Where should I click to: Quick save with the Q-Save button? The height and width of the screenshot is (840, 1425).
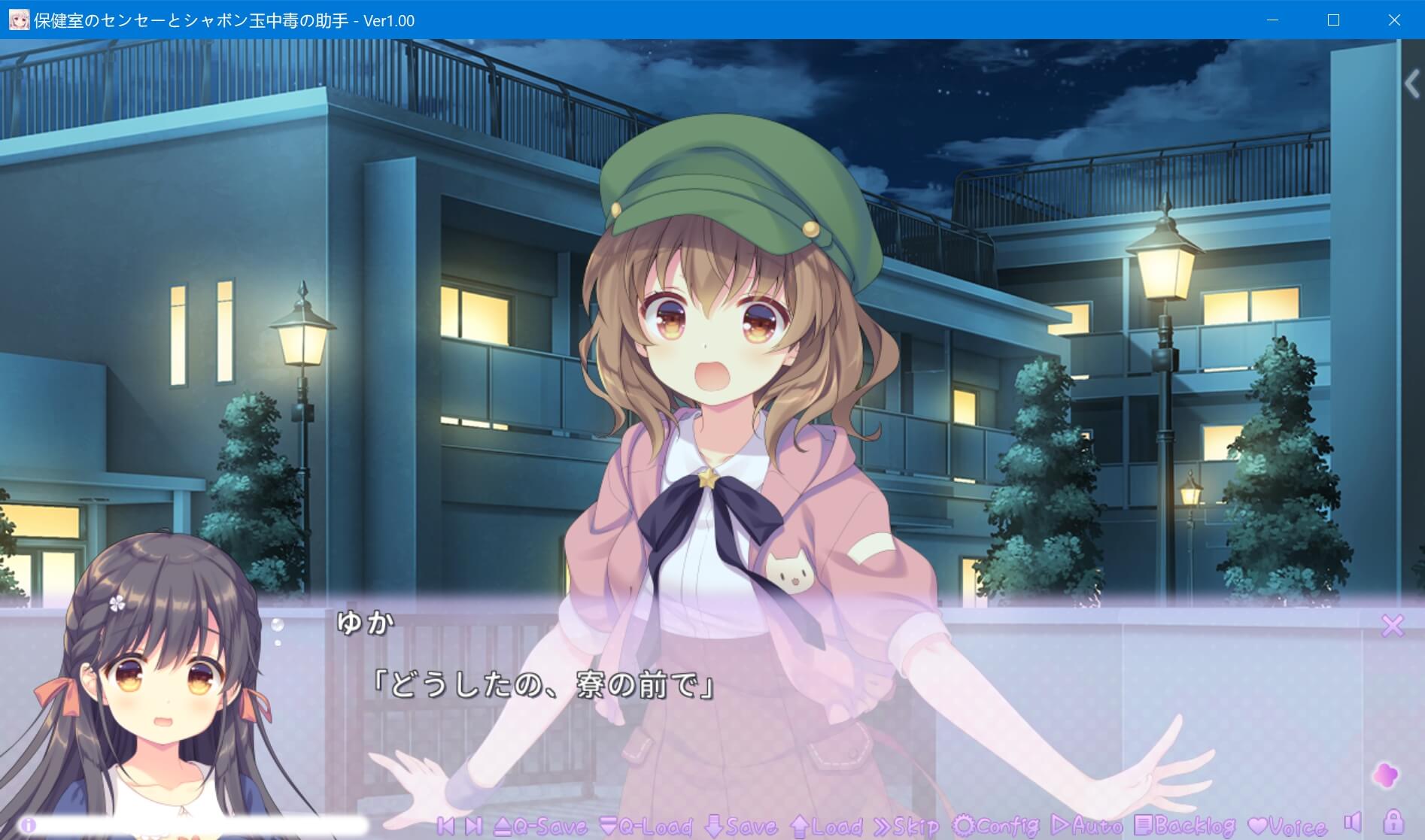point(541,826)
